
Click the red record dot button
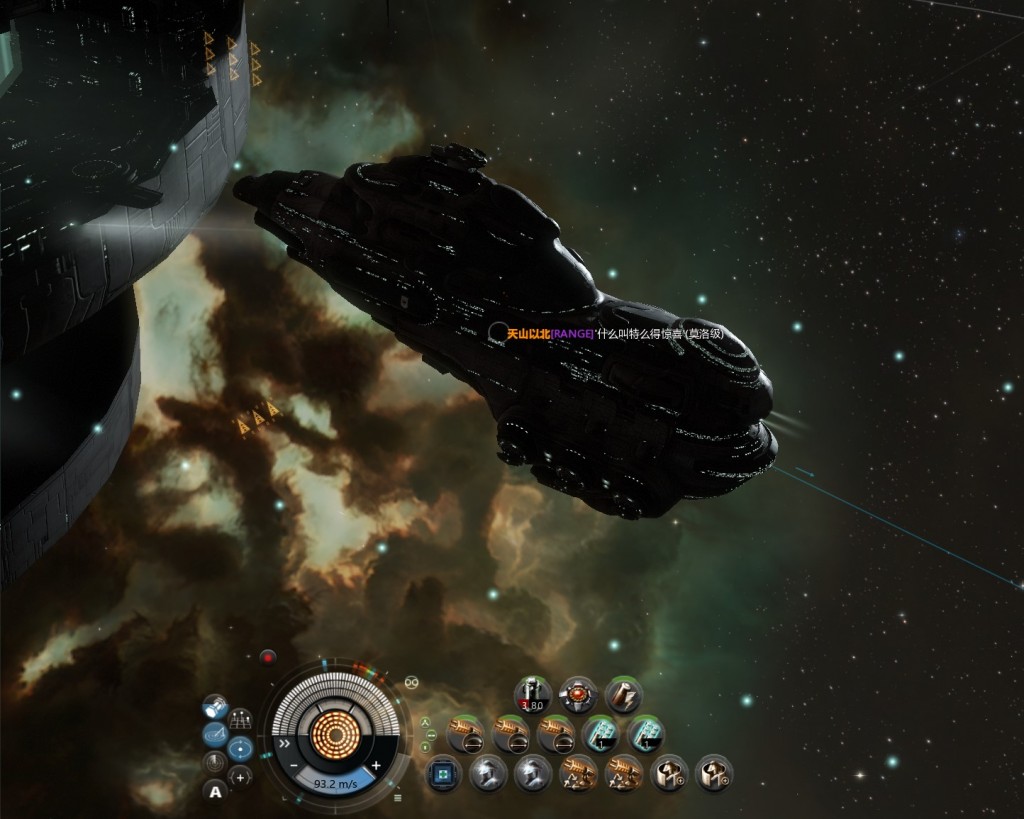tap(267, 657)
